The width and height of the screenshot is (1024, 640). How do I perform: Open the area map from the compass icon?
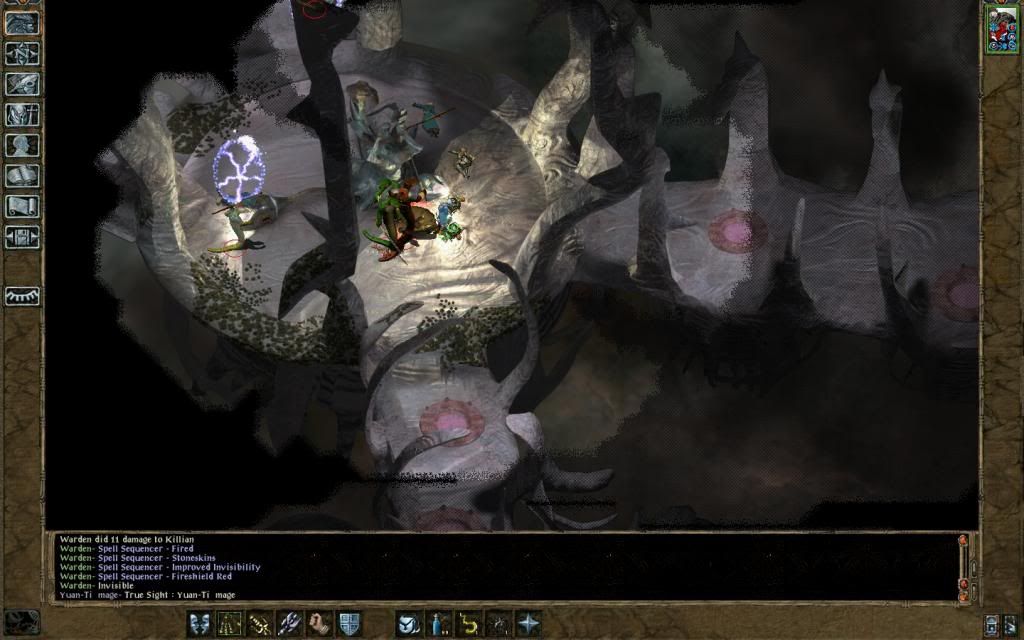pos(22,53)
